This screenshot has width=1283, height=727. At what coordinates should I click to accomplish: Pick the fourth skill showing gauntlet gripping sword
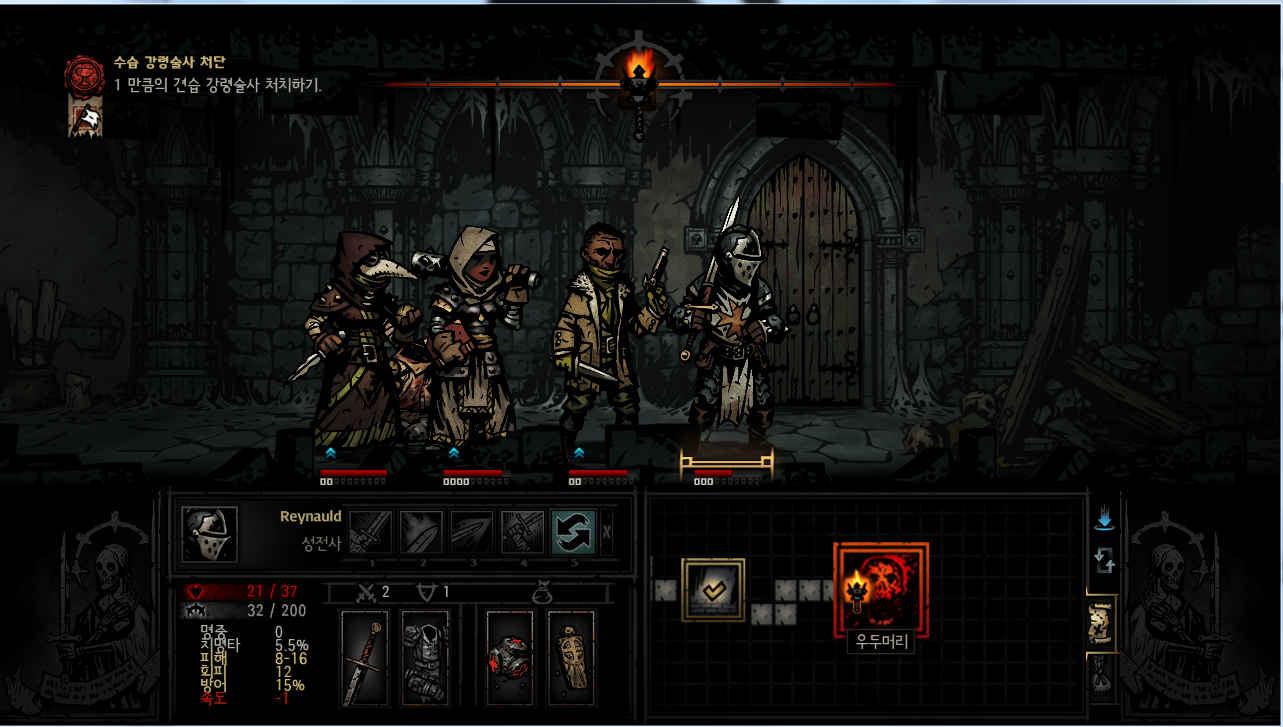pos(522,532)
